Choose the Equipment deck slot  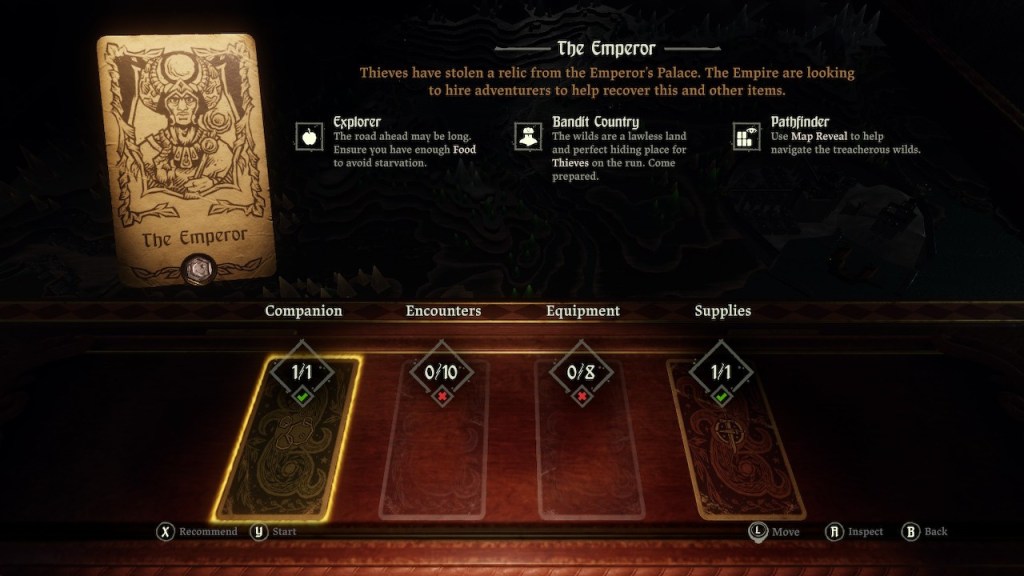582,442
